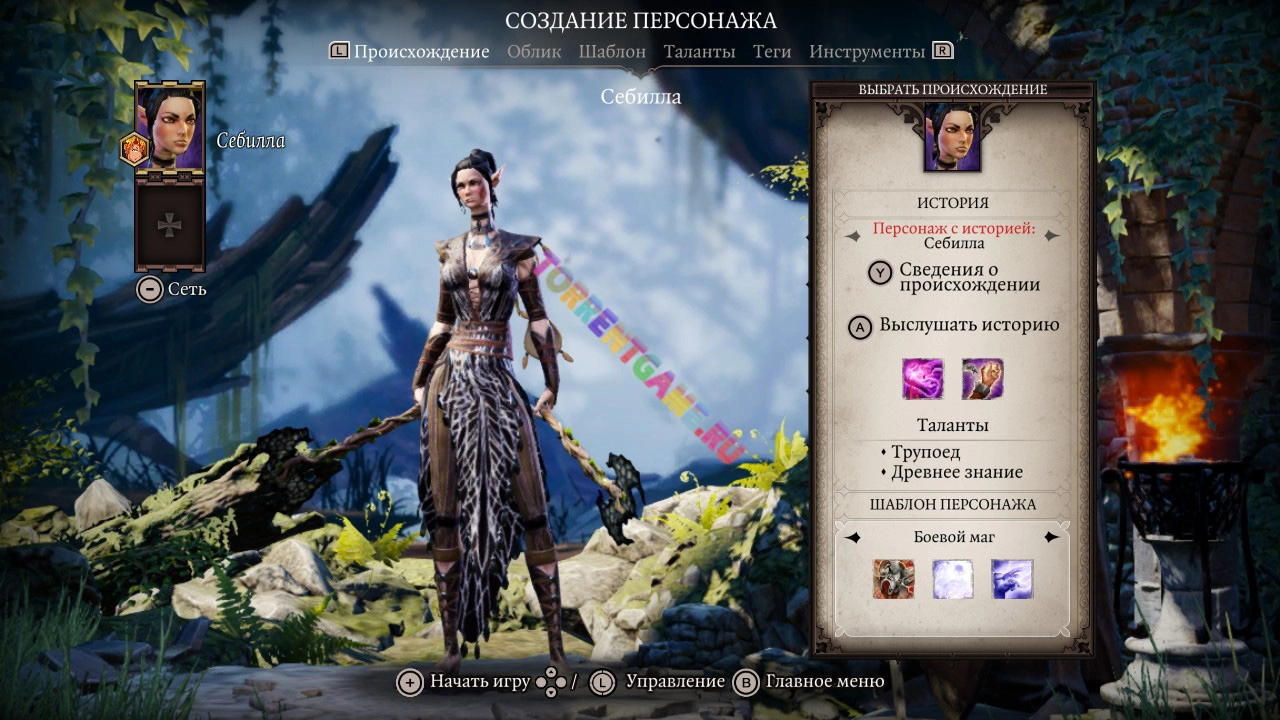Switch to previous character template arrow
The image size is (1280, 720).
point(853,538)
